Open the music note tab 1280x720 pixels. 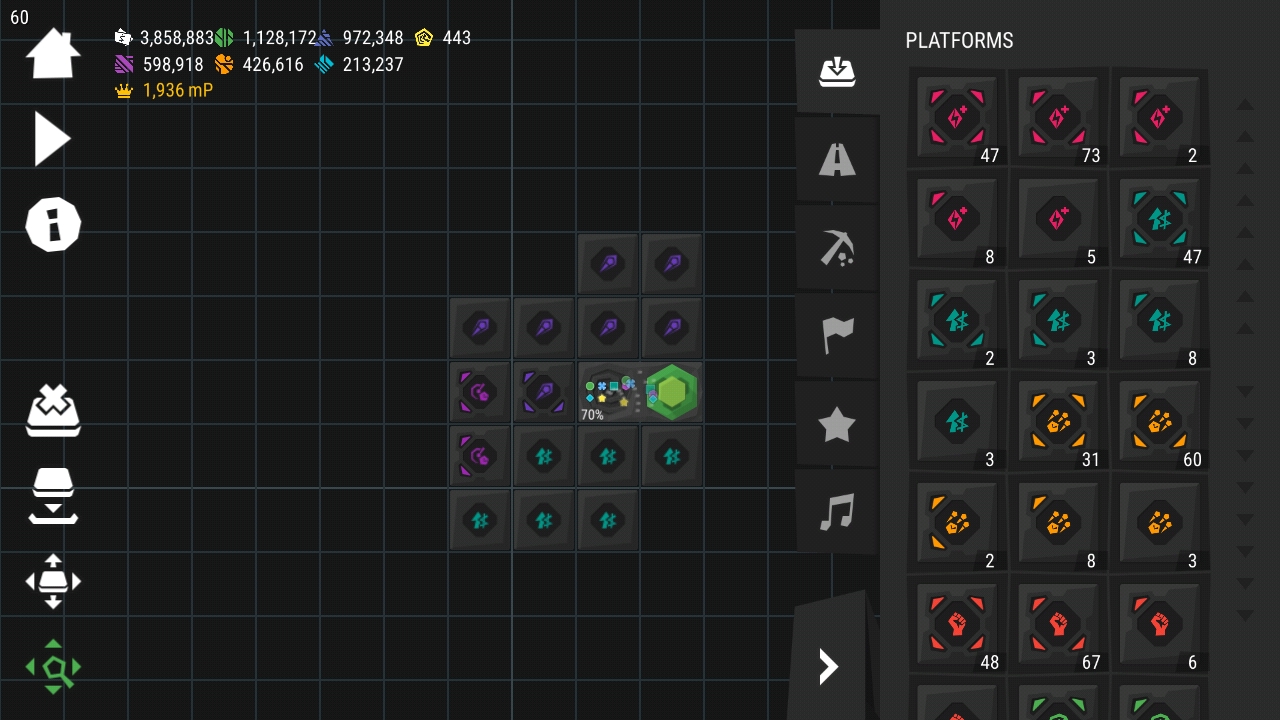coord(837,513)
